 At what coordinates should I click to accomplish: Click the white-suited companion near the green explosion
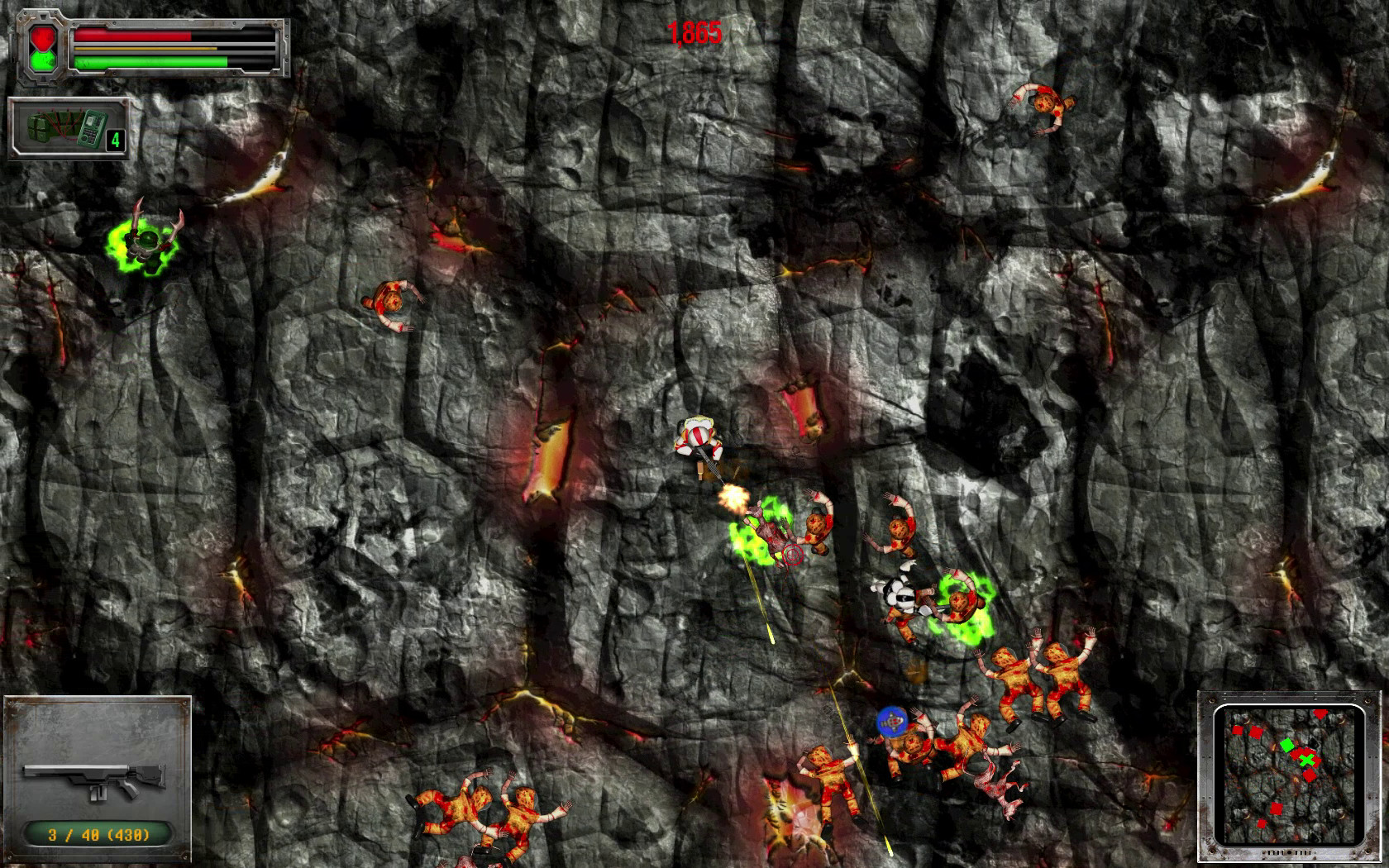[x=901, y=597]
